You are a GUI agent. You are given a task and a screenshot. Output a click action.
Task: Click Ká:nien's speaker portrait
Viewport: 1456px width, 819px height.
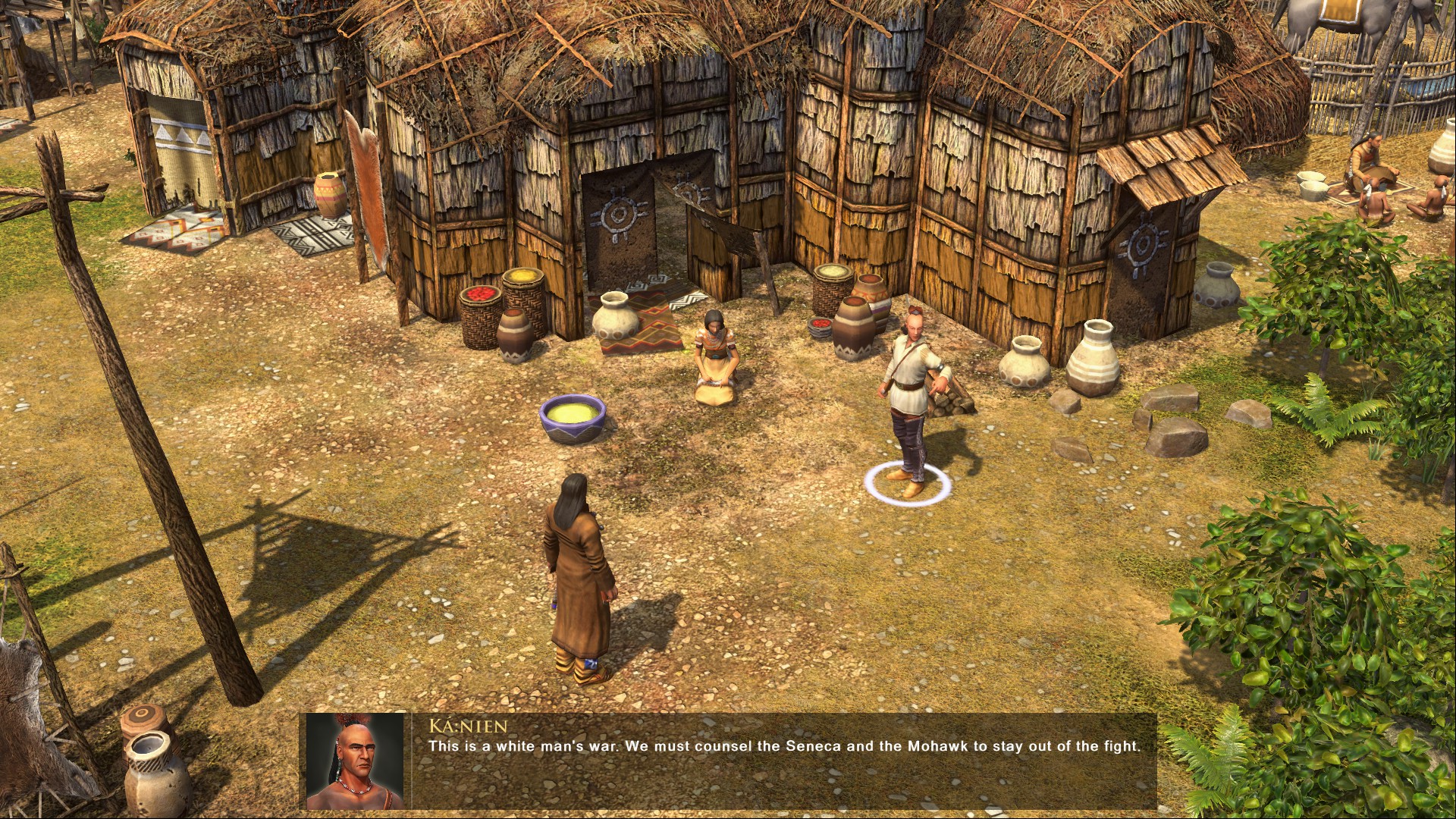355,761
